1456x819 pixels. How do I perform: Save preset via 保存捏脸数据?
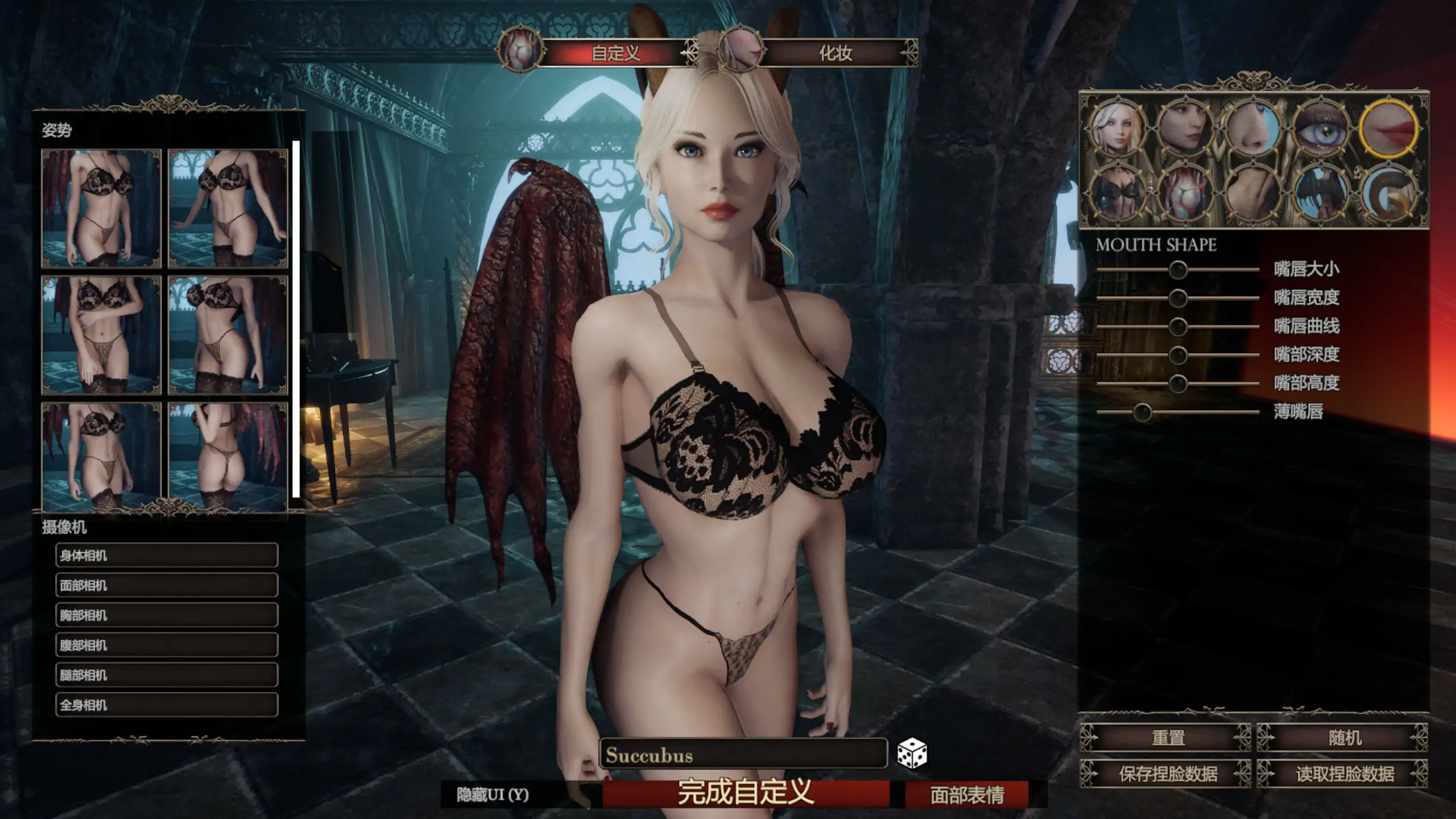pyautogui.click(x=1168, y=773)
